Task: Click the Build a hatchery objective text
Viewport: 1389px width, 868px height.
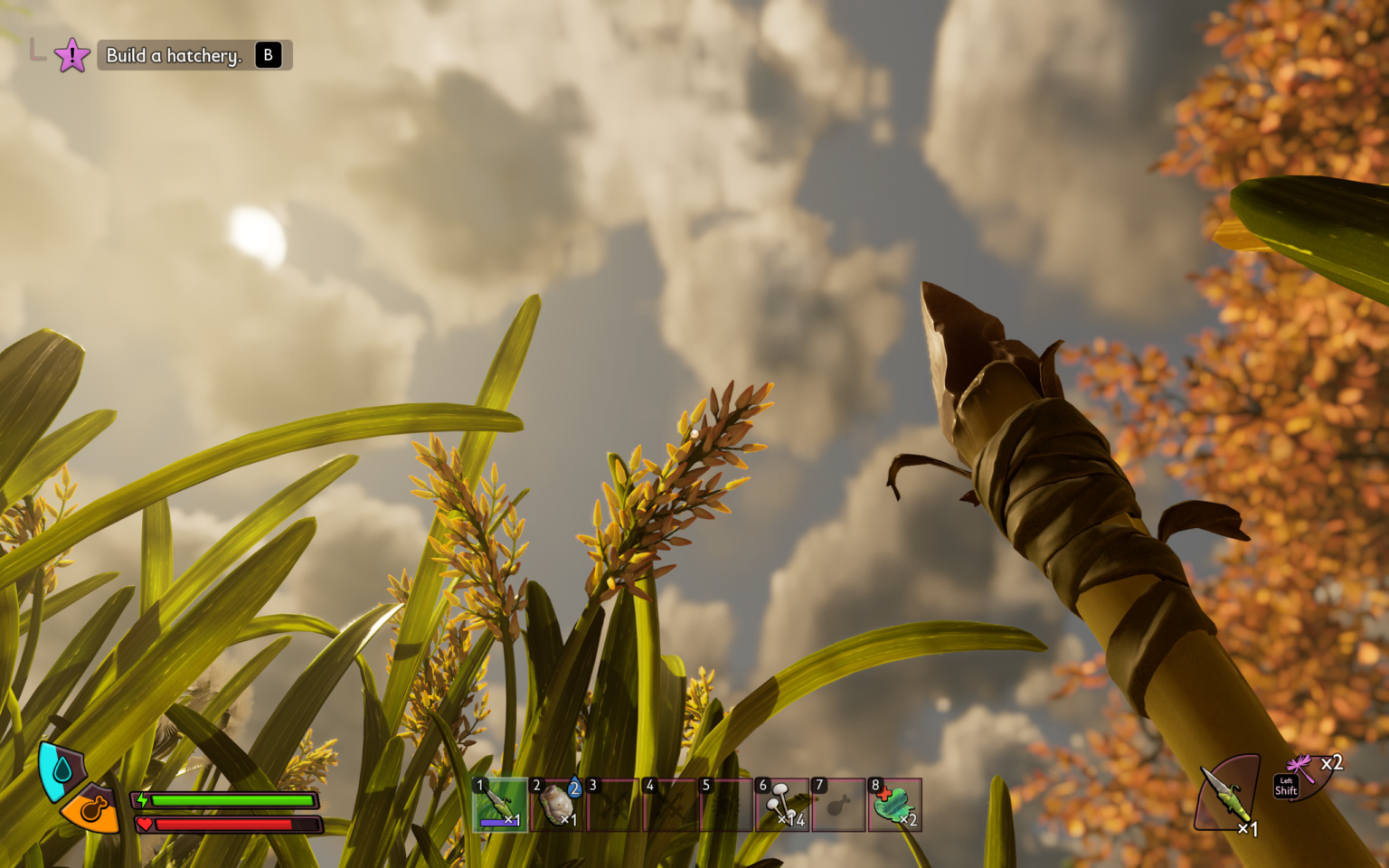Action: [x=175, y=54]
